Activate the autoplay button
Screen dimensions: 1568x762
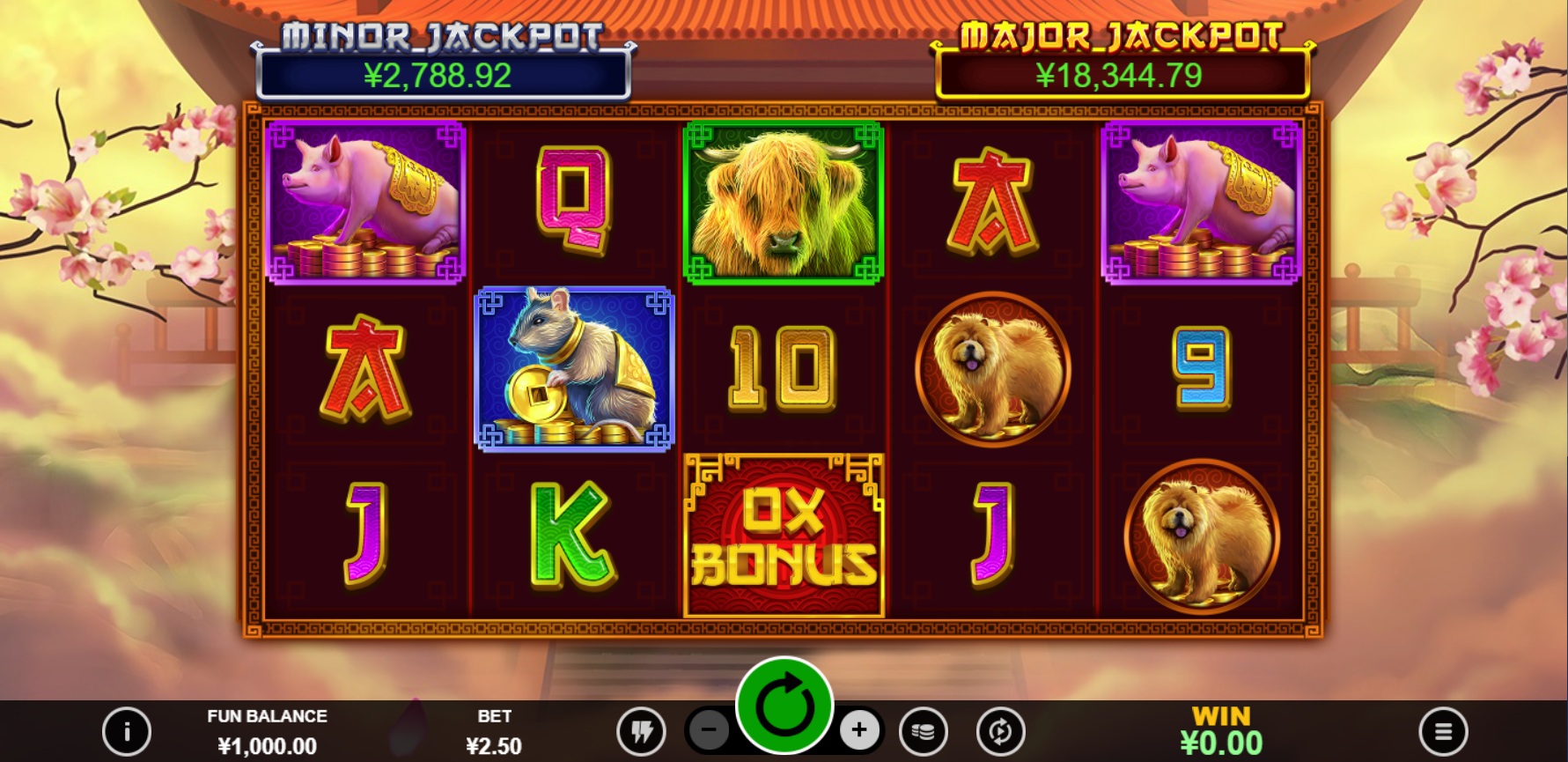click(1000, 731)
